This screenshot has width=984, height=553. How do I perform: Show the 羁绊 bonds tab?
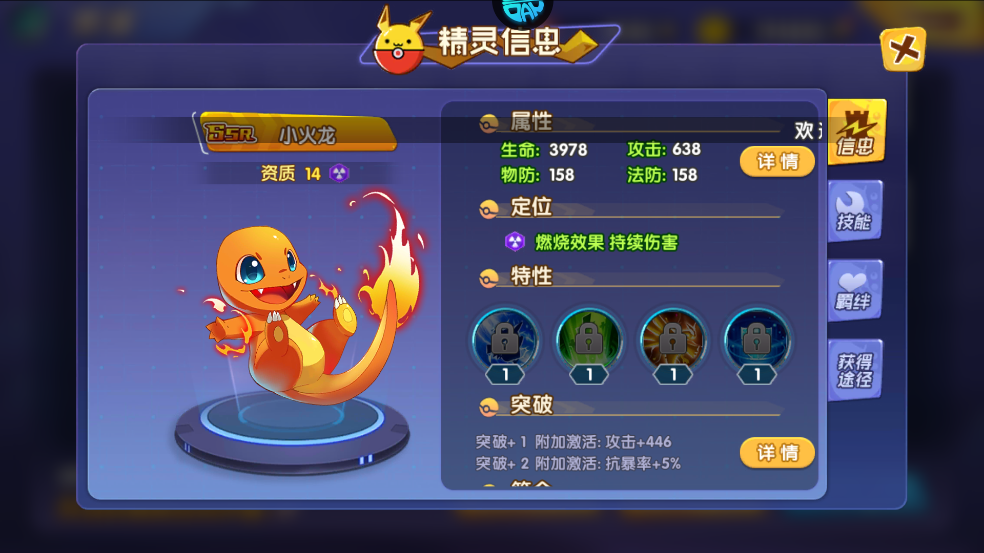(x=855, y=291)
